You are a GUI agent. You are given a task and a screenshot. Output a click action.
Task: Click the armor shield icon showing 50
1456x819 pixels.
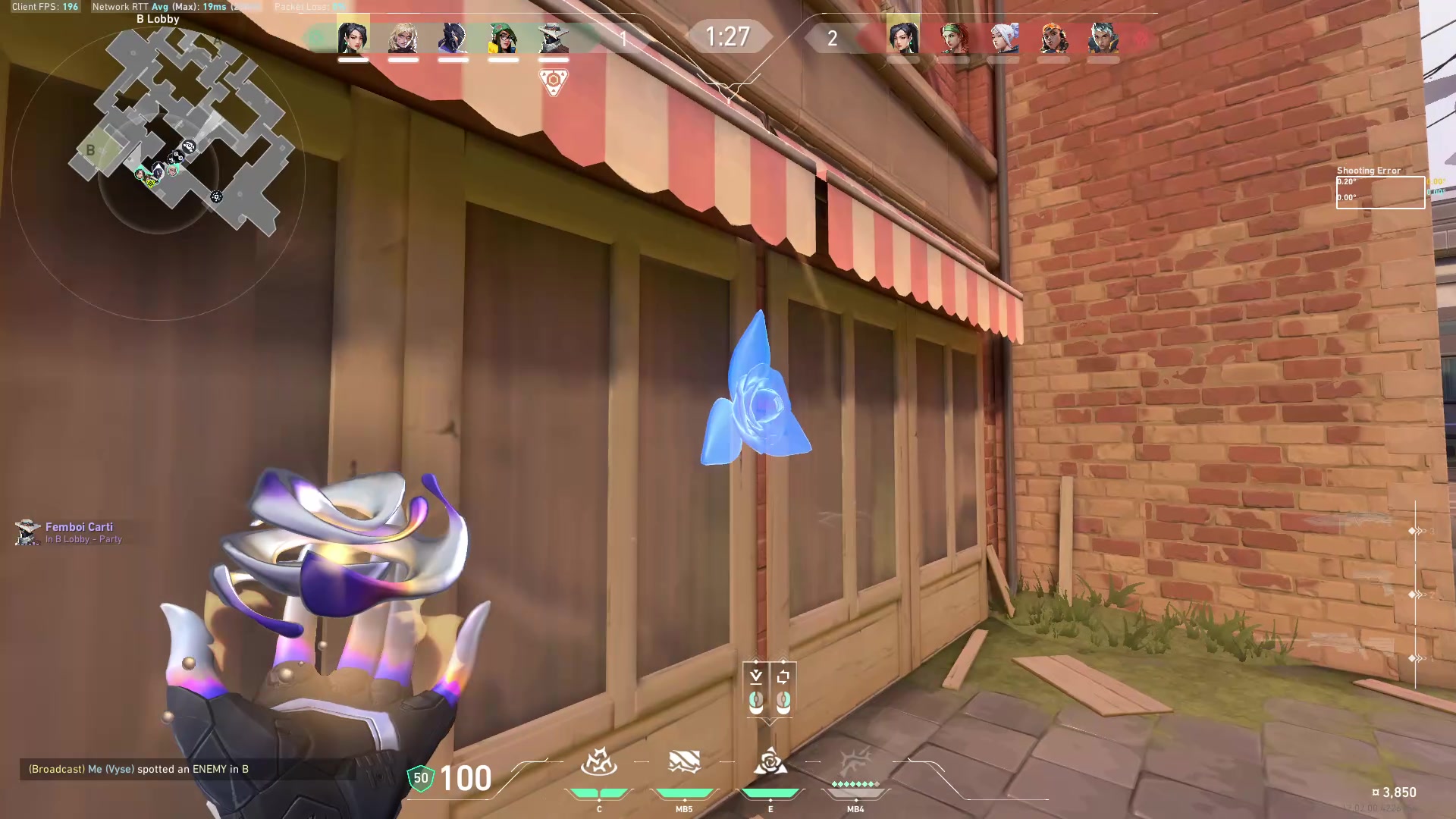pyautogui.click(x=421, y=778)
